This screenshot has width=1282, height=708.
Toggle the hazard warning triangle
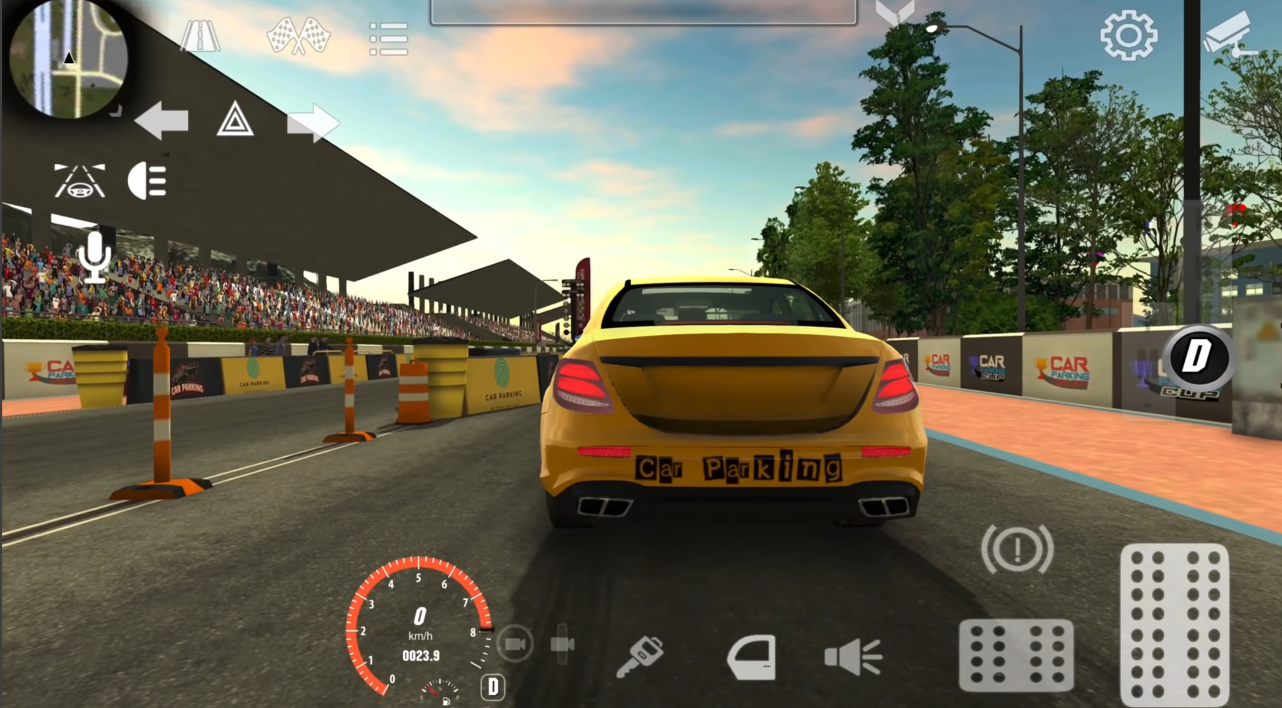(235, 121)
